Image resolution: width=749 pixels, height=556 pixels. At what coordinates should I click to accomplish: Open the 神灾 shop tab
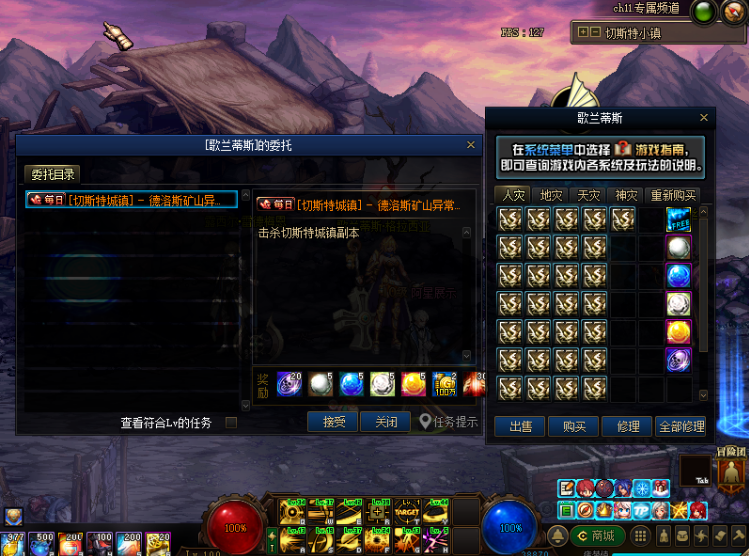pos(626,195)
